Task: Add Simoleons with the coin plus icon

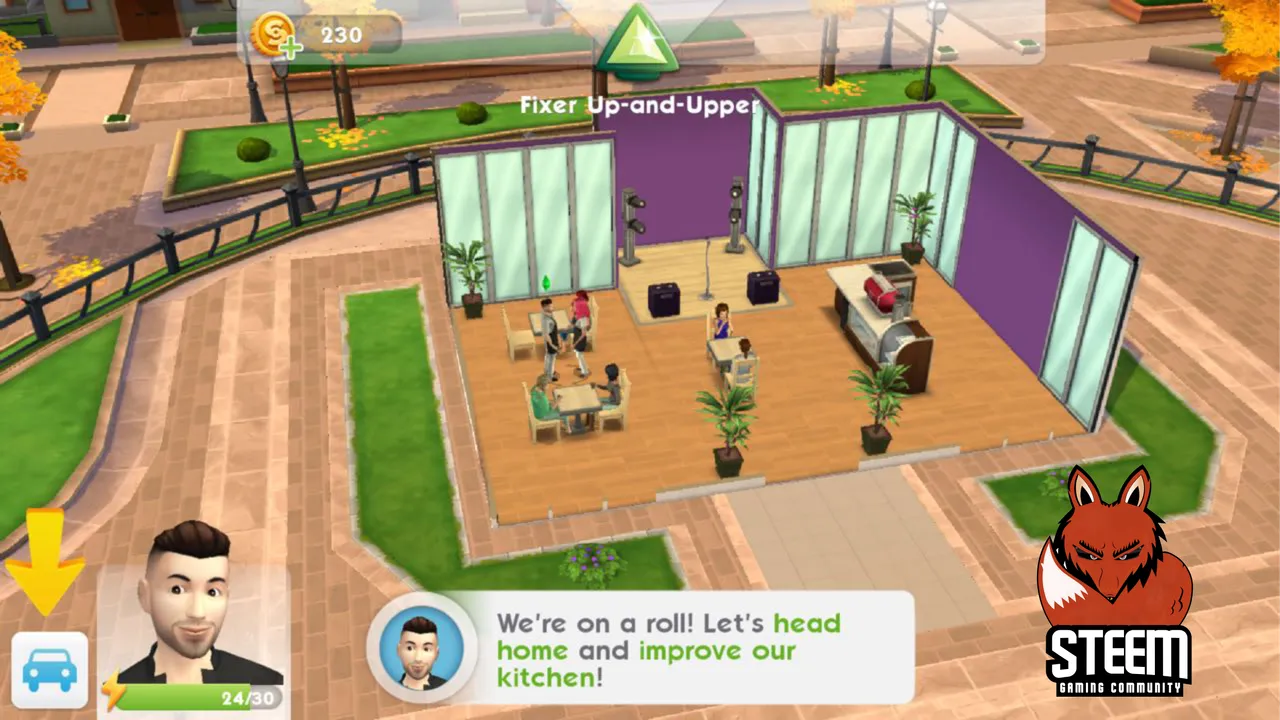Action: [273, 37]
